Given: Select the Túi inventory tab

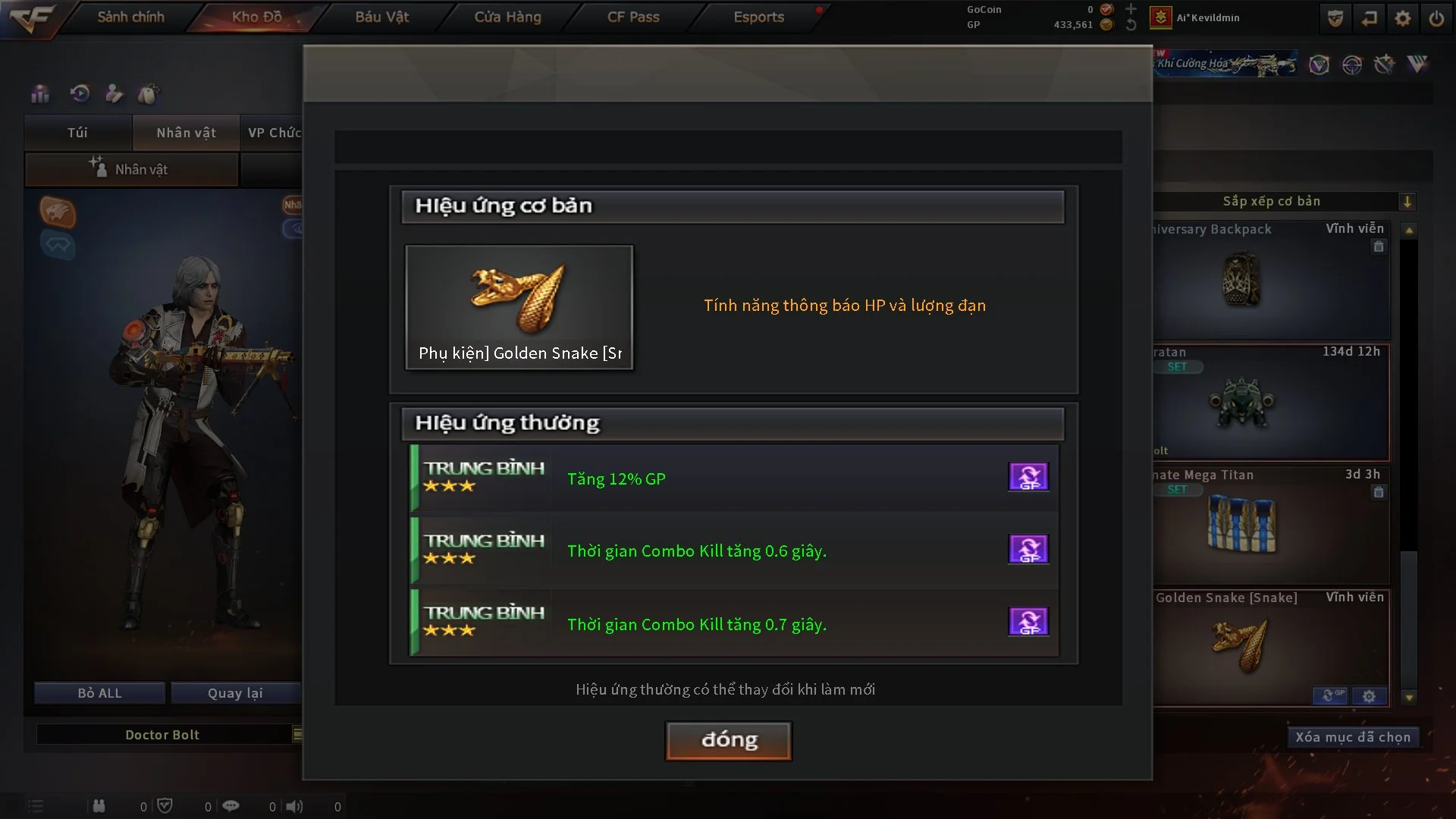Looking at the screenshot, I should click(x=77, y=133).
